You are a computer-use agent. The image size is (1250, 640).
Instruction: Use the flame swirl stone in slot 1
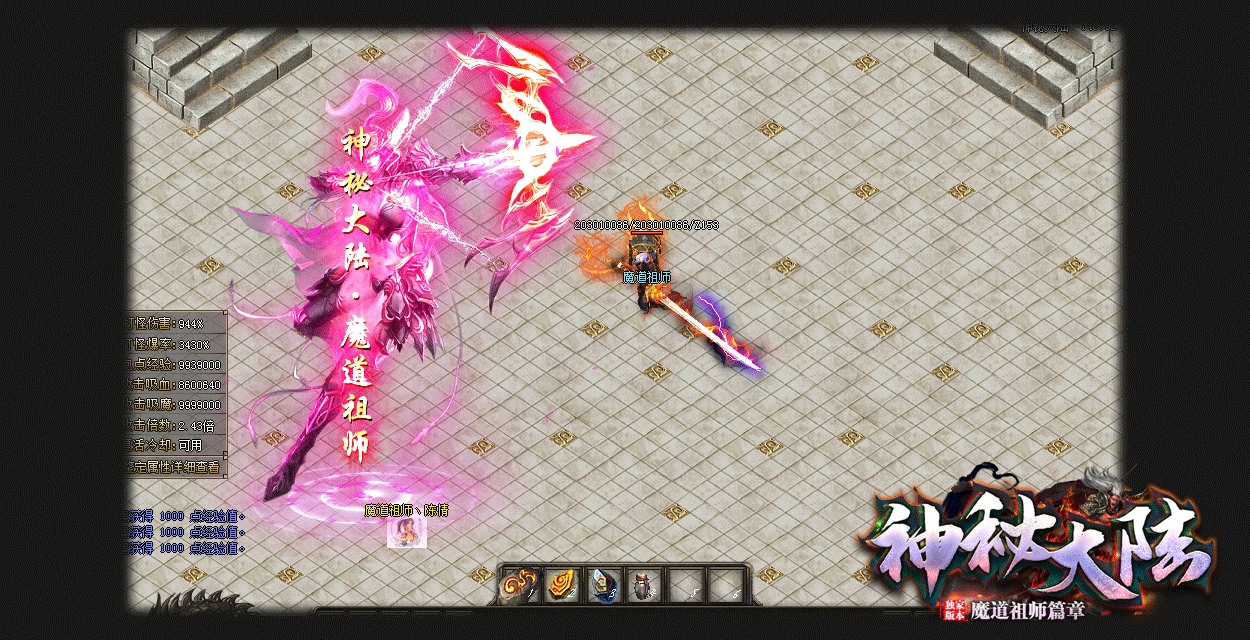(520, 585)
